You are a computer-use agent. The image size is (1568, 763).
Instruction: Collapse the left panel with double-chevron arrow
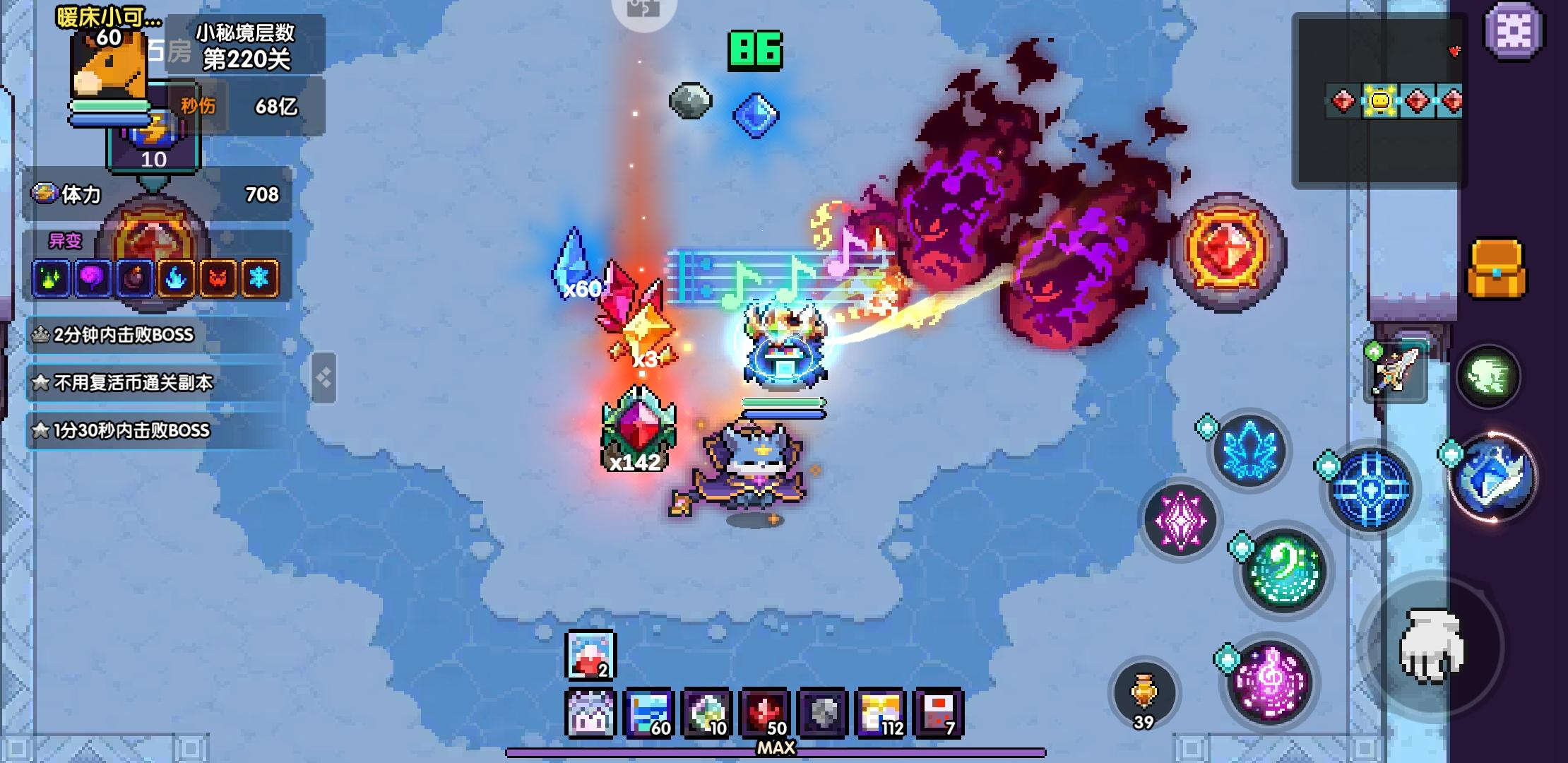(325, 376)
